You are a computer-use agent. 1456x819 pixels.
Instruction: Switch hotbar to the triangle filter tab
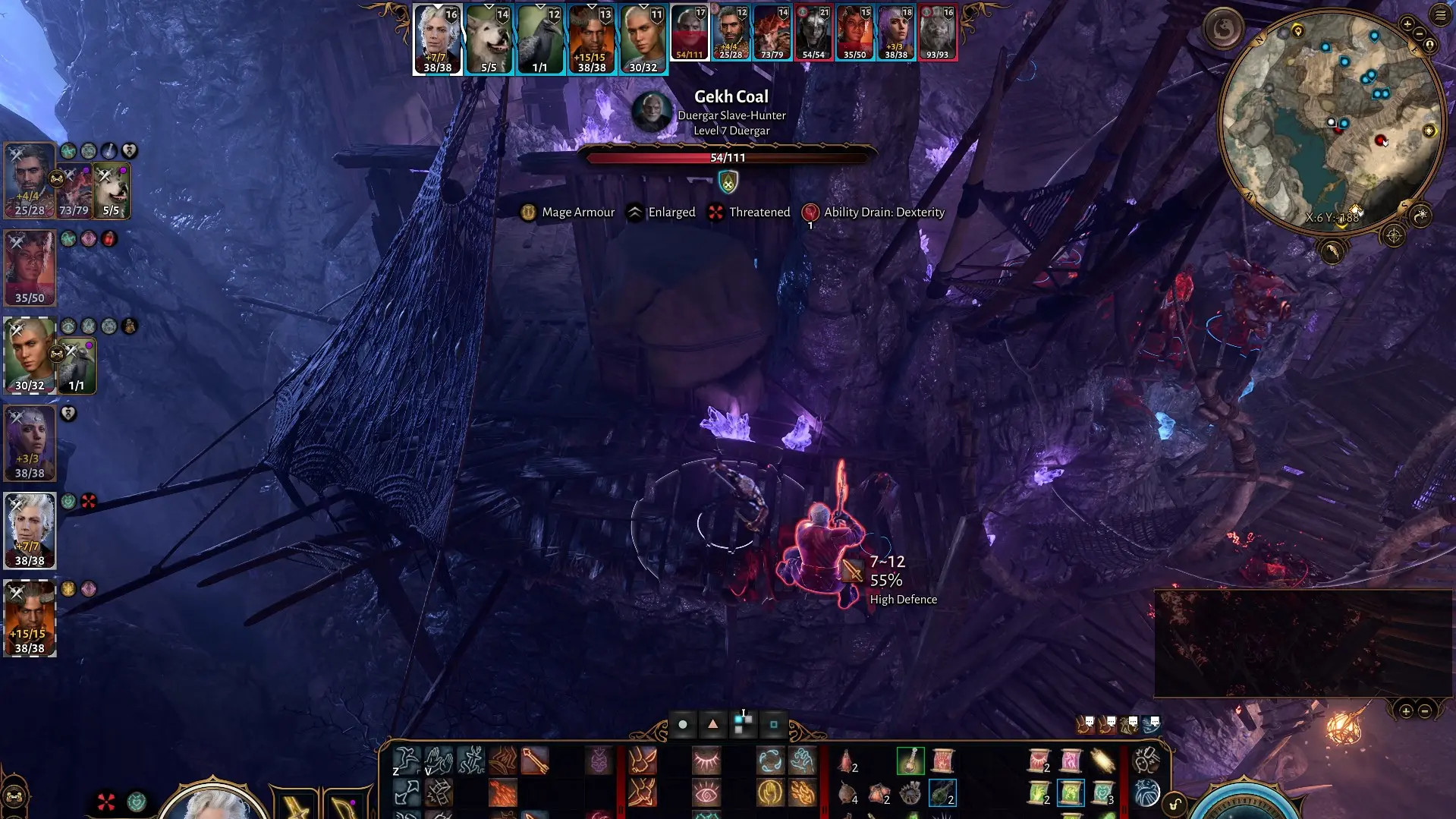tap(712, 724)
